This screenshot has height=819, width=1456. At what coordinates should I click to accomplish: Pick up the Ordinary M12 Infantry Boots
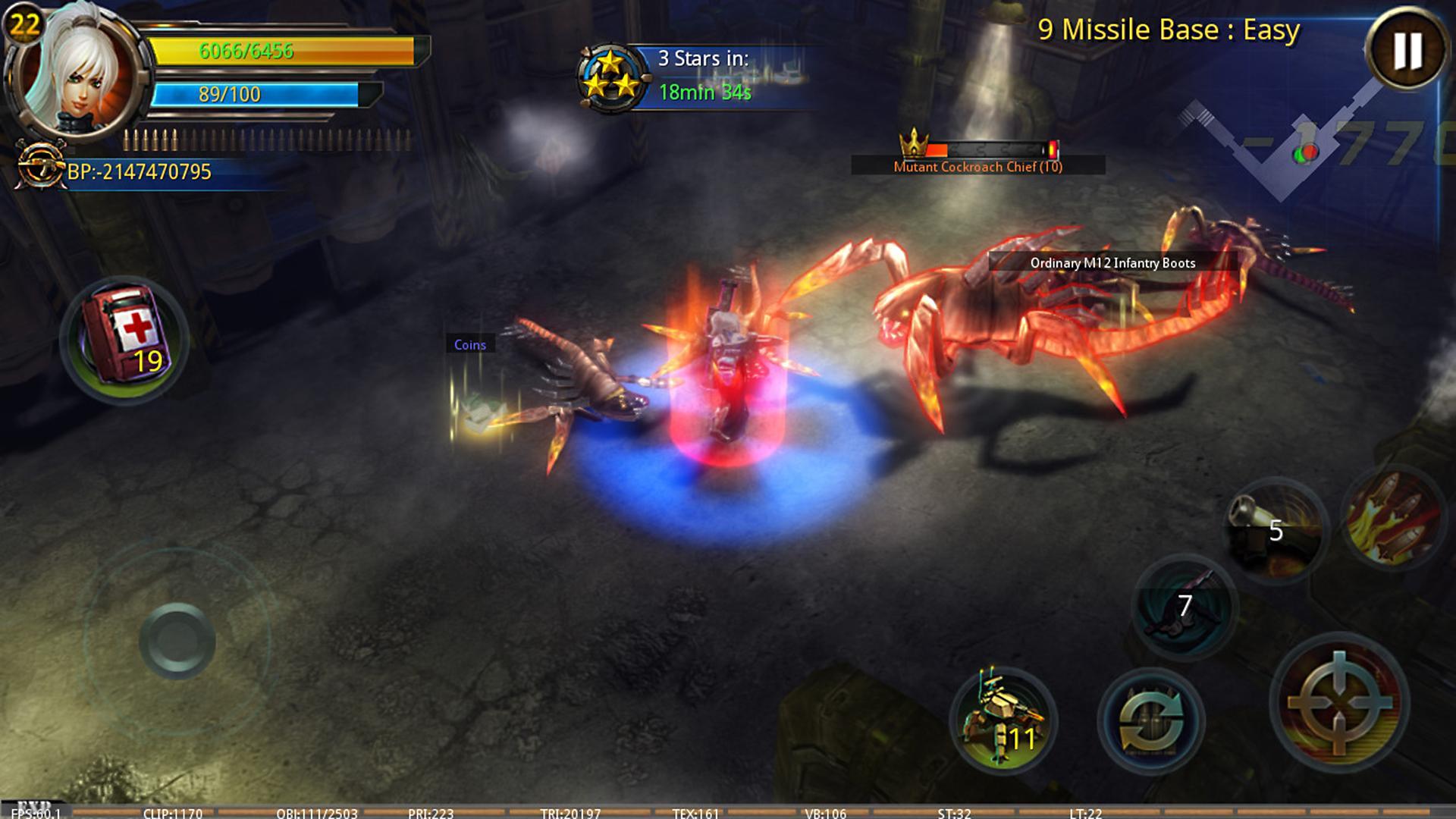(x=1112, y=263)
